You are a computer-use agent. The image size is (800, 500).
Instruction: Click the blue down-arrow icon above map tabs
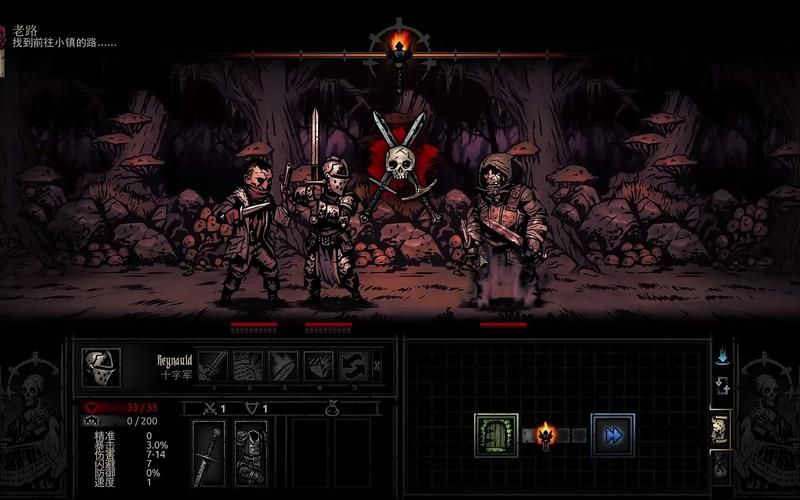tap(721, 356)
